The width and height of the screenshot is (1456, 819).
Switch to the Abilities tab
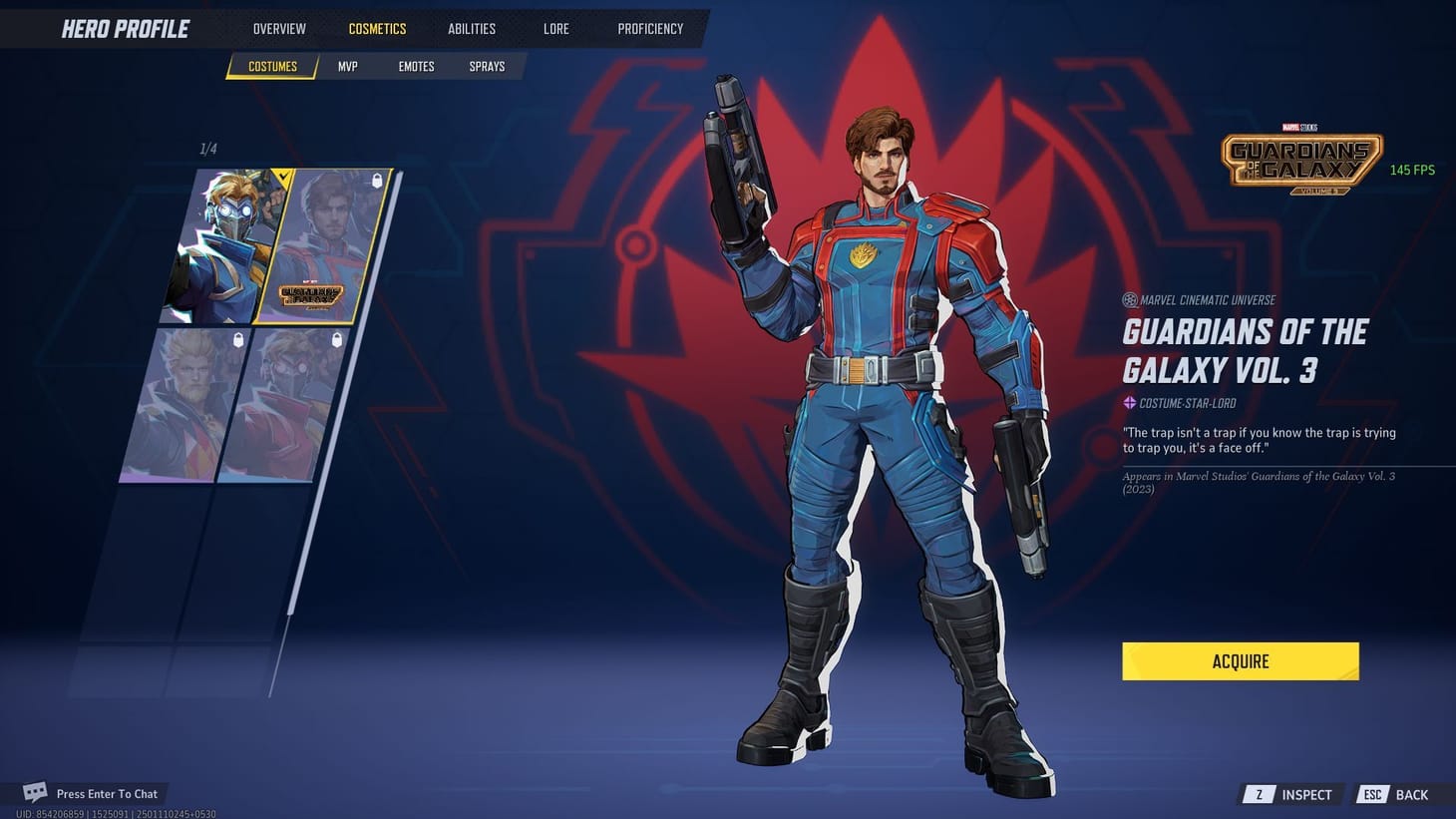[471, 28]
